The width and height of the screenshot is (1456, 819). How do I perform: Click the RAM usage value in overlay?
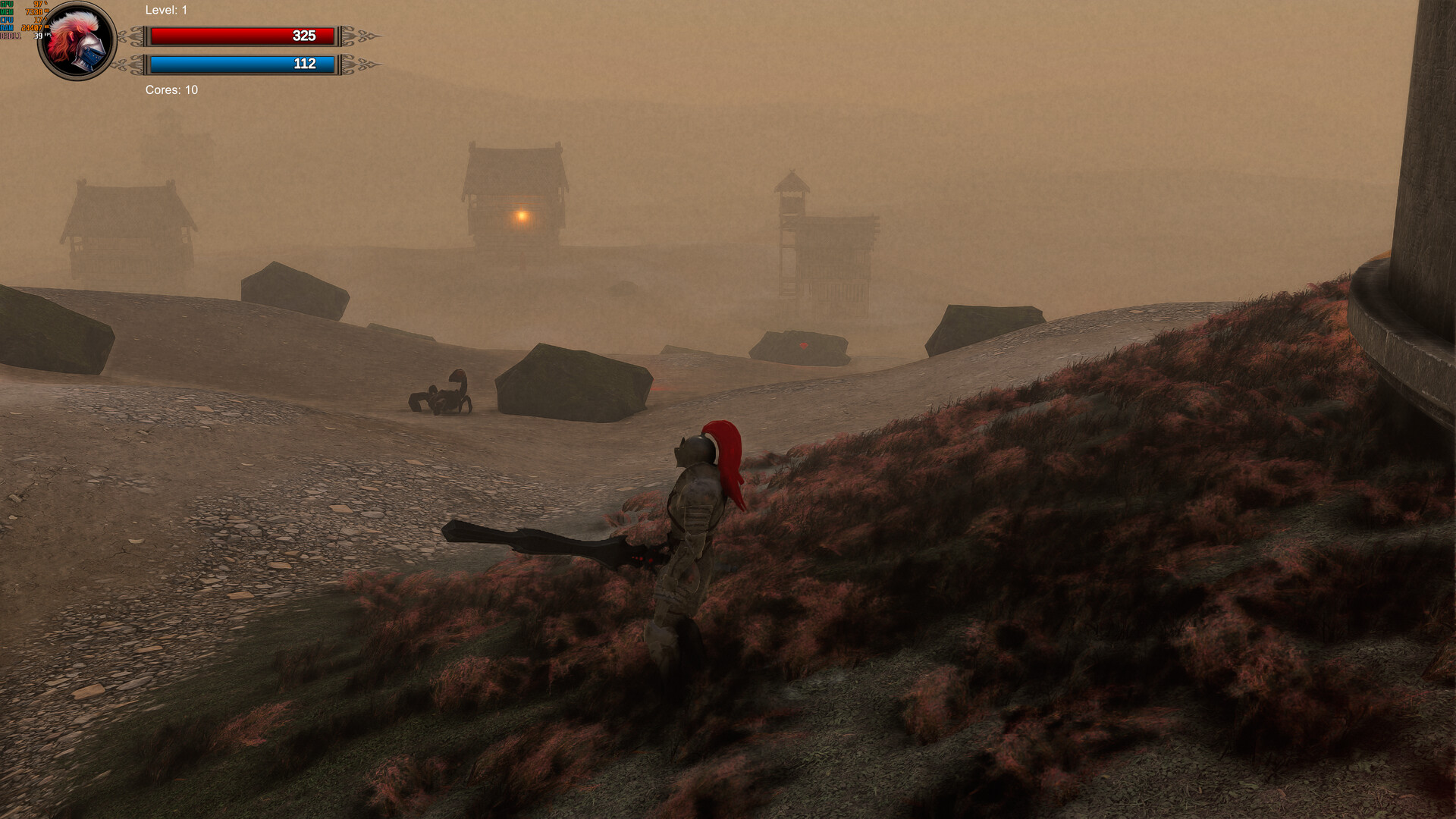32,27
